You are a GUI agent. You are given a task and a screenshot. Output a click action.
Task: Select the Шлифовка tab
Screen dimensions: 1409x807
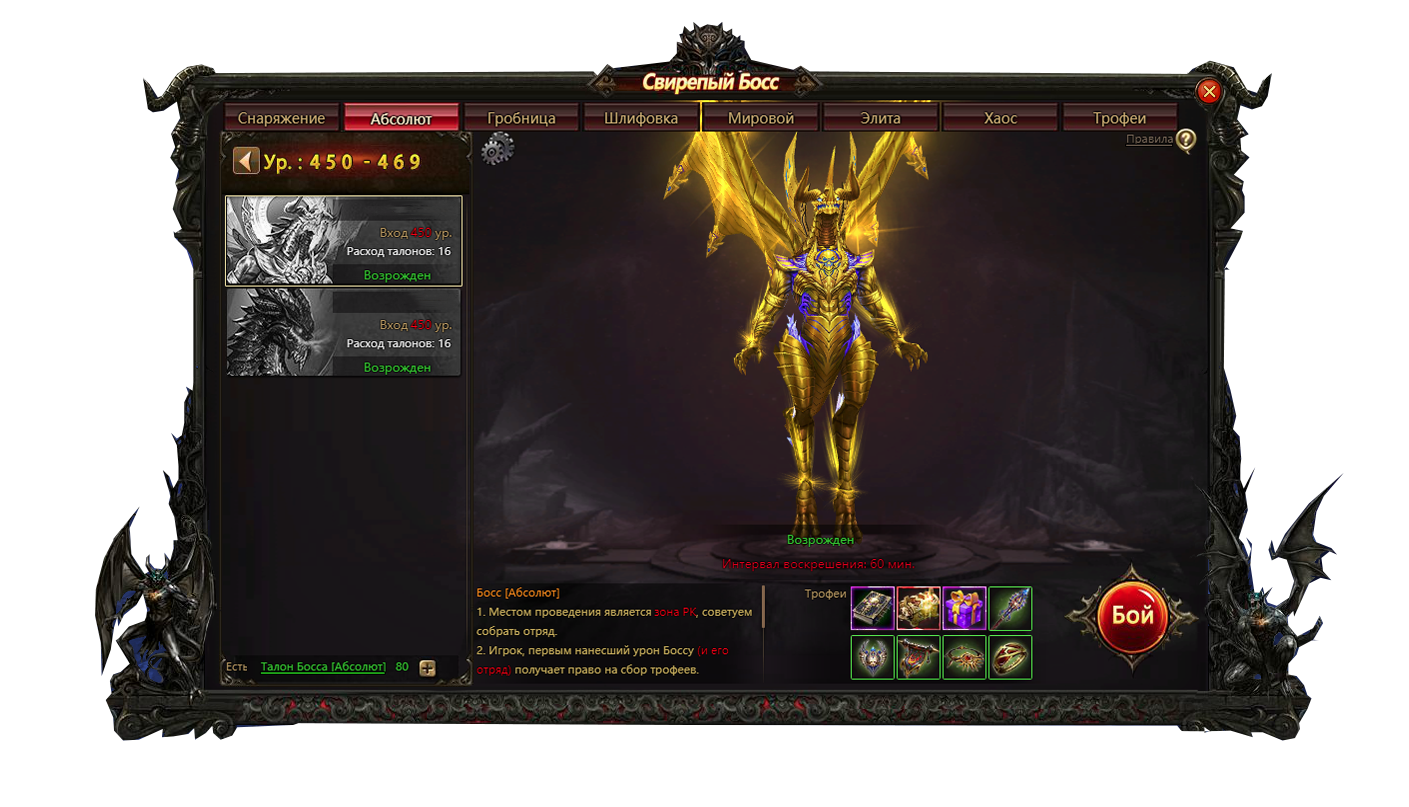(641, 118)
